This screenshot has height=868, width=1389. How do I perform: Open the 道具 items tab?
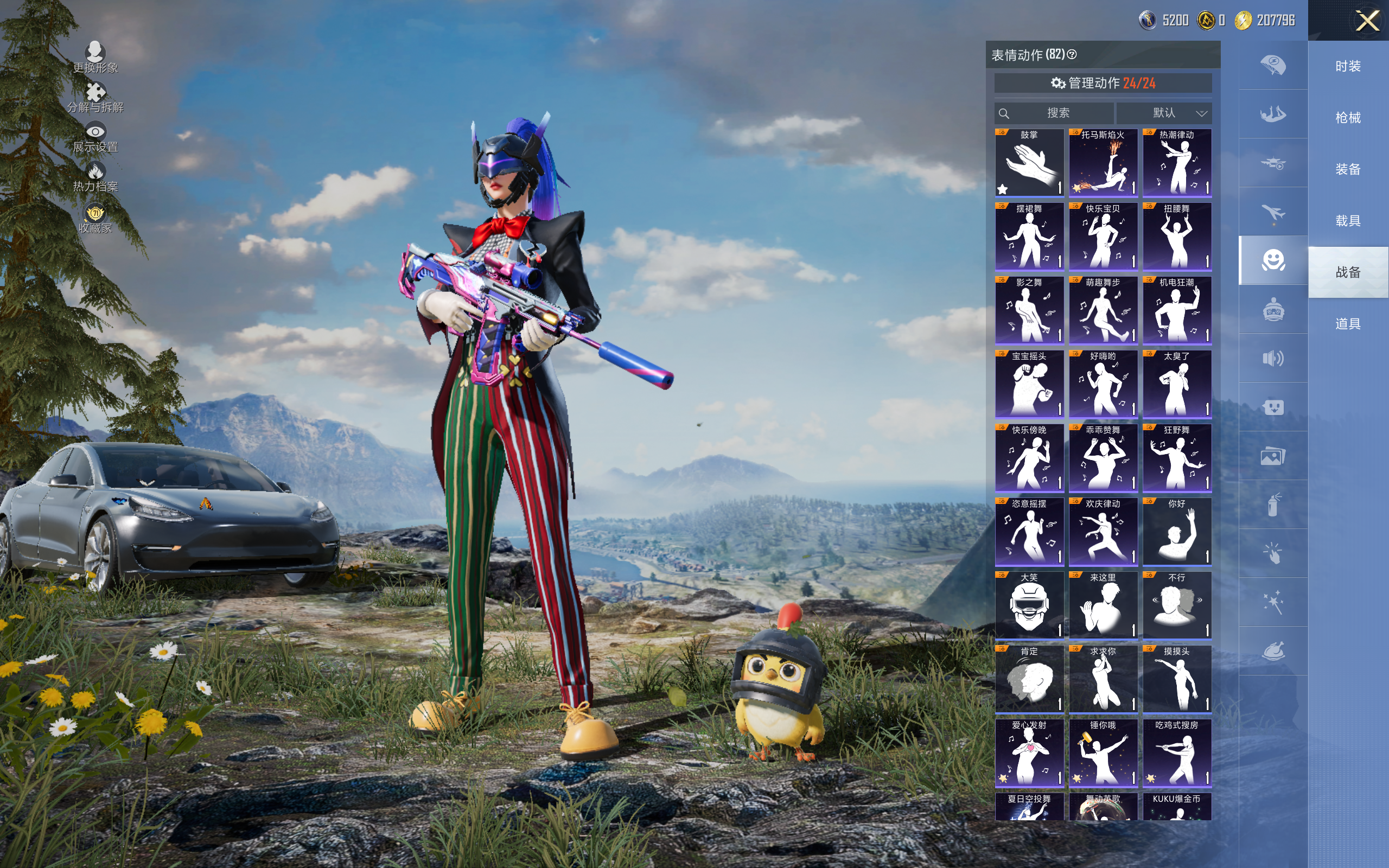coord(1348,324)
